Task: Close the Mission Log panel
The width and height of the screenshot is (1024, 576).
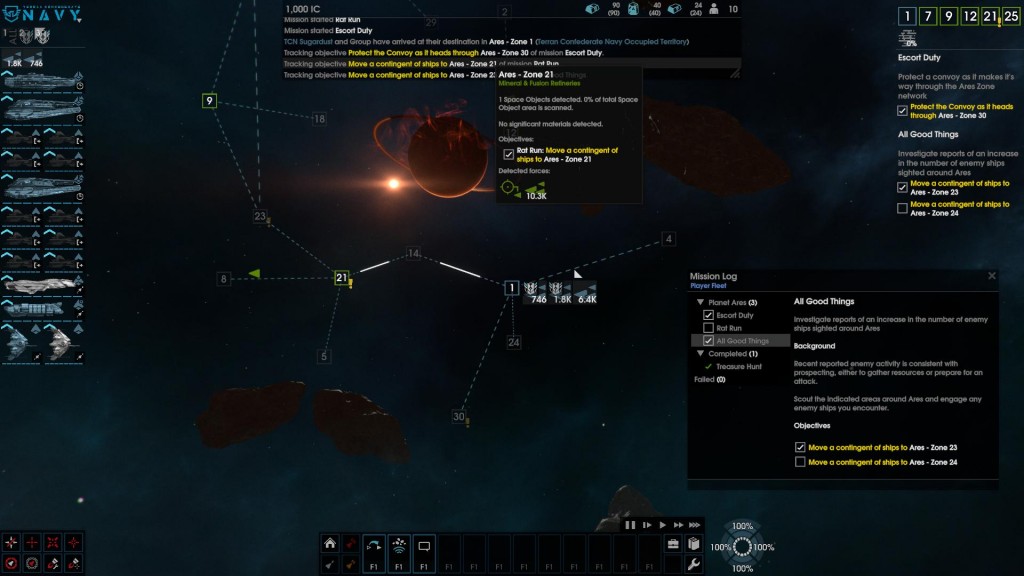Action: pyautogui.click(x=992, y=276)
